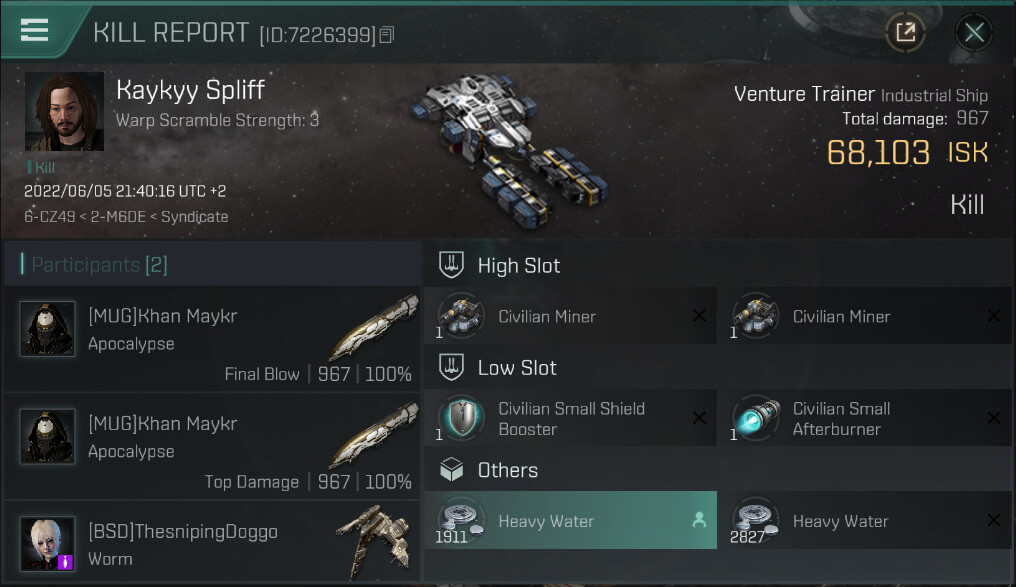Select the Top Damage participant row

pyautogui.click(x=212, y=450)
